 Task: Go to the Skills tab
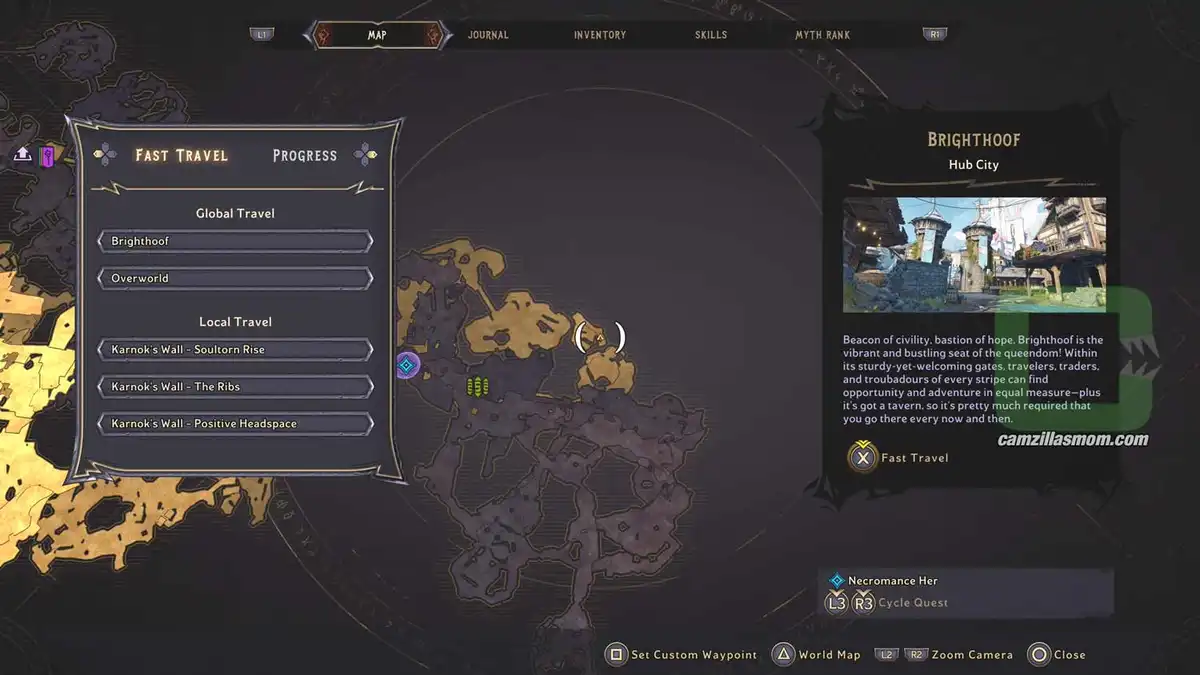pyautogui.click(x=711, y=35)
